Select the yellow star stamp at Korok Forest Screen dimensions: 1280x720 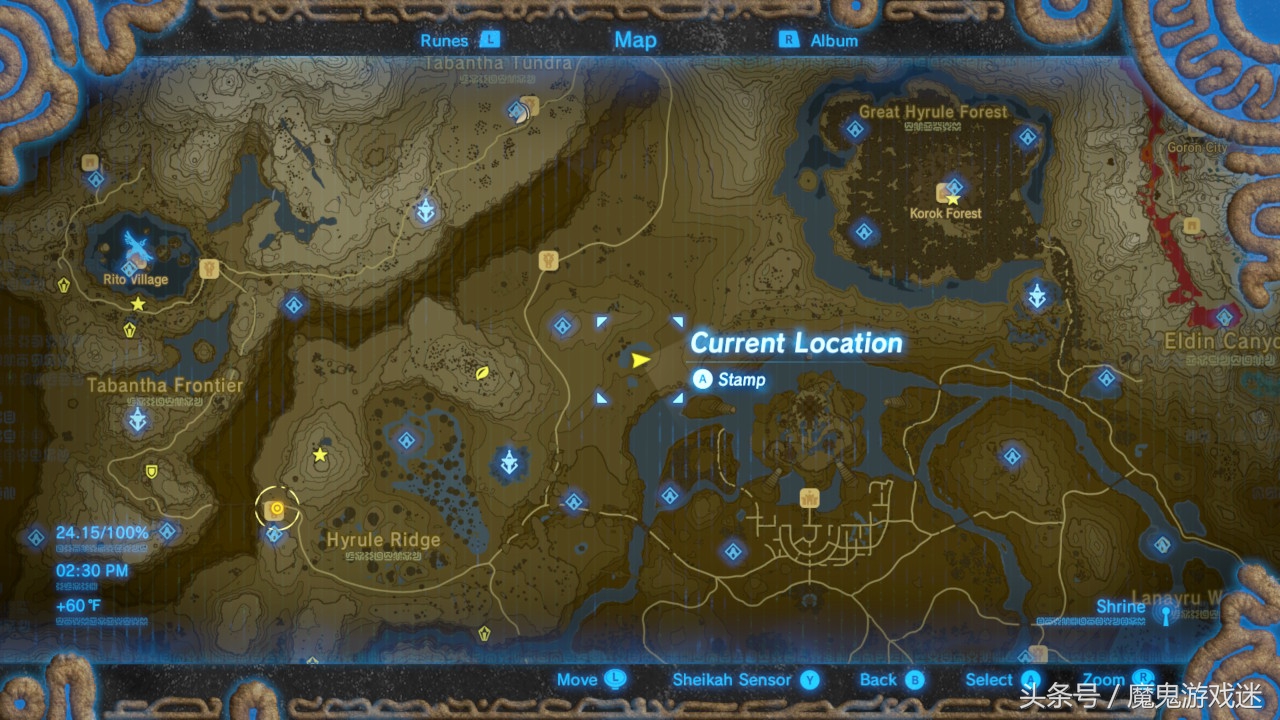point(953,200)
